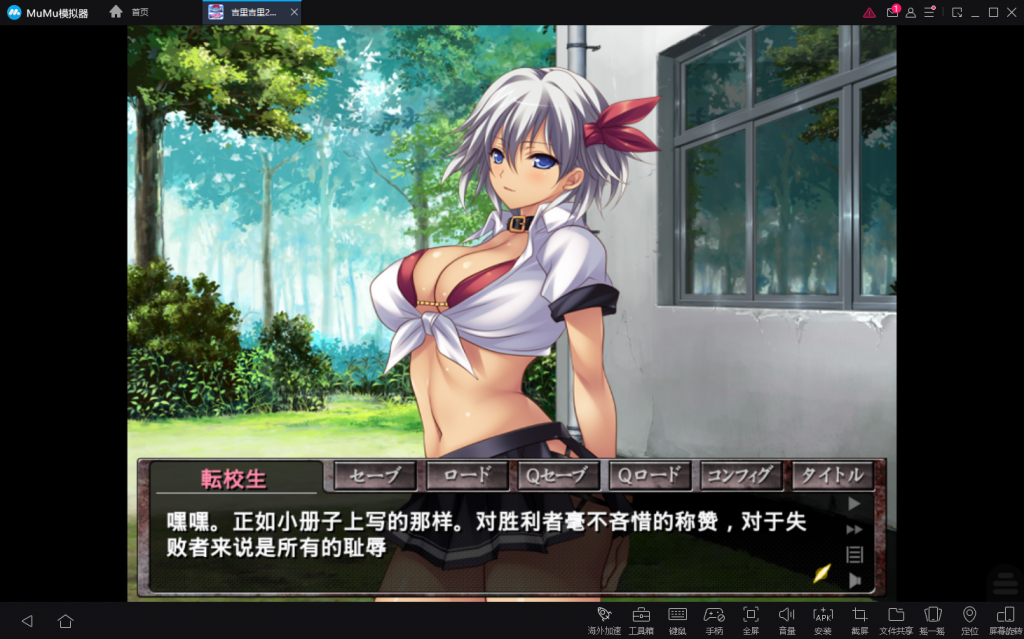Click the voice replay speaker icon
This screenshot has width=1024, height=639.
click(x=854, y=580)
